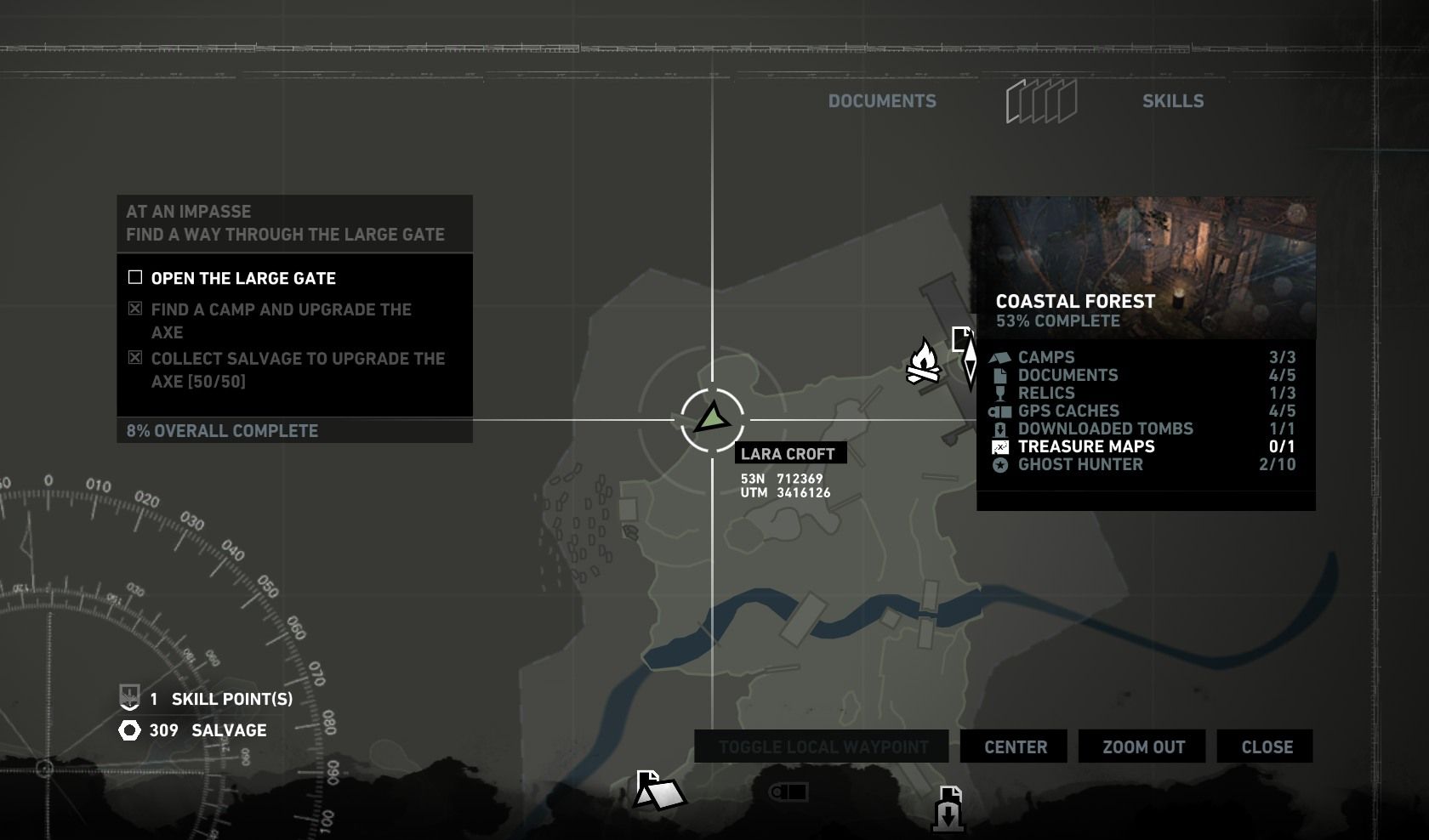This screenshot has height=840, width=1429.
Task: Select the Ghost Hunter challenge entry
Action: (1080, 464)
